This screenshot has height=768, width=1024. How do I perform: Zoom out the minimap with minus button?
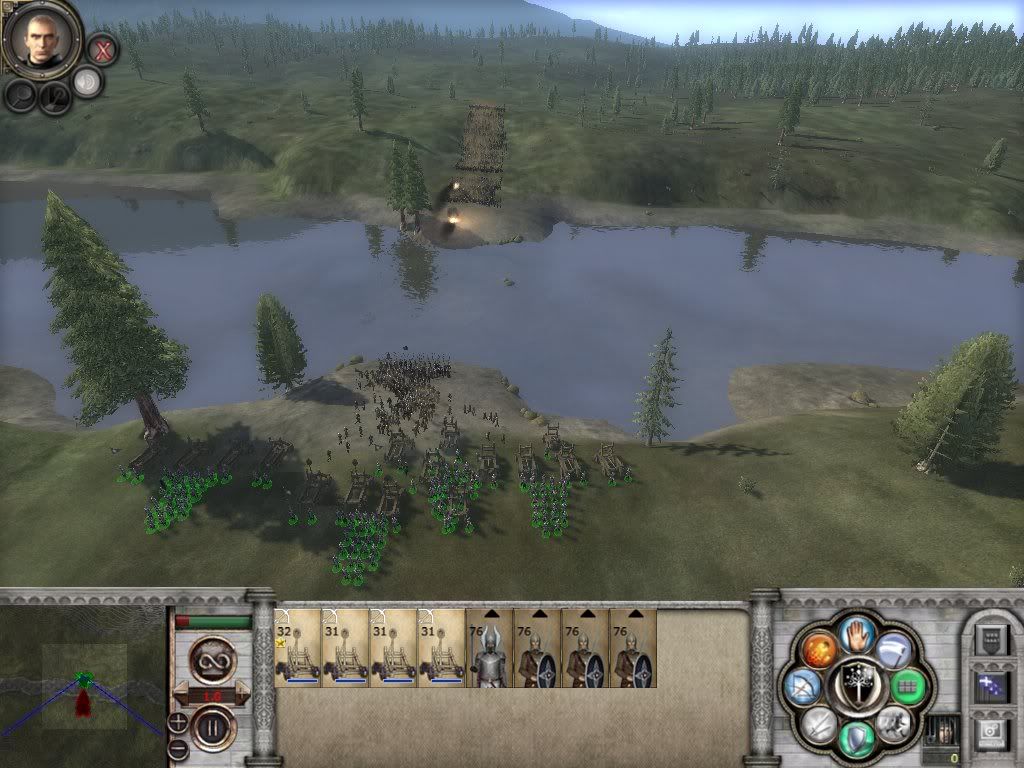click(178, 746)
